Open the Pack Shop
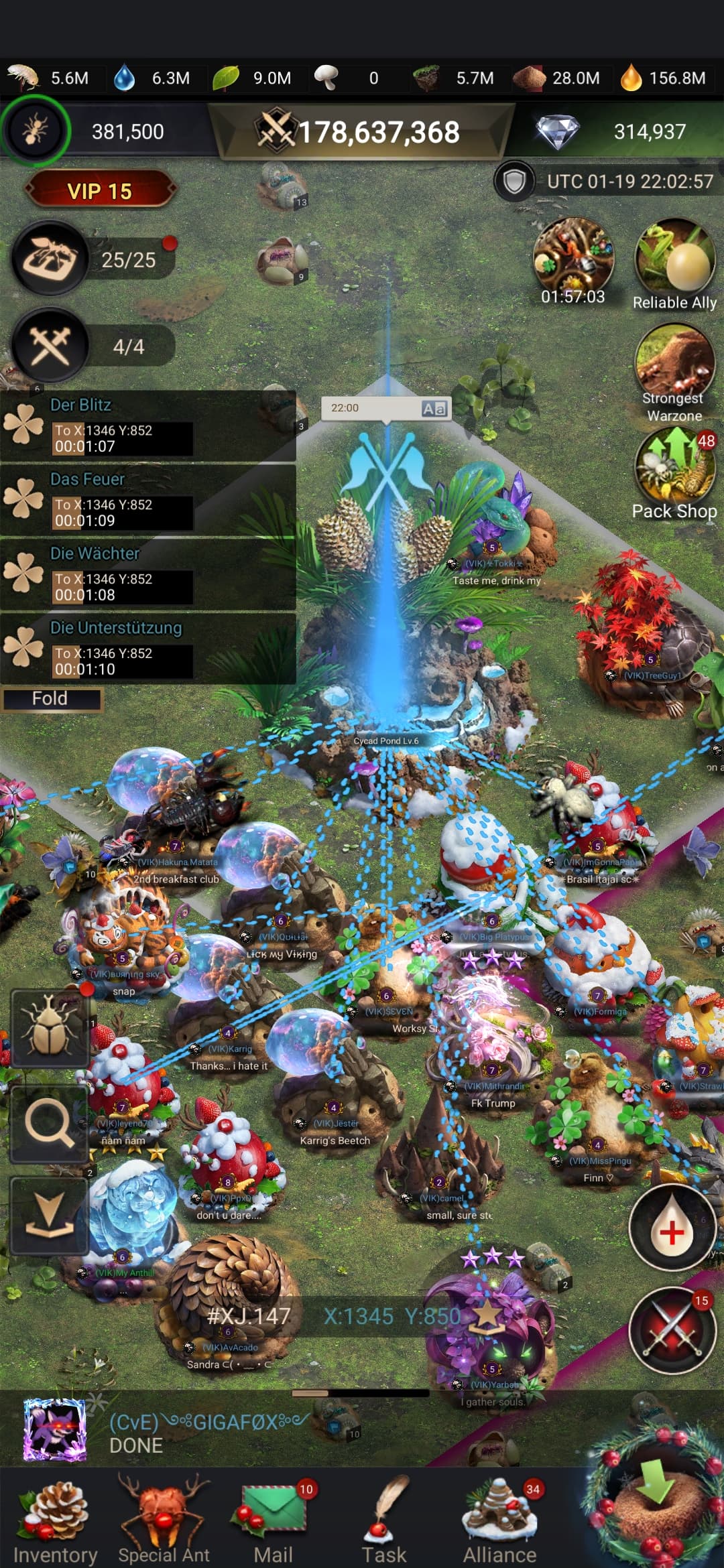 tap(674, 476)
